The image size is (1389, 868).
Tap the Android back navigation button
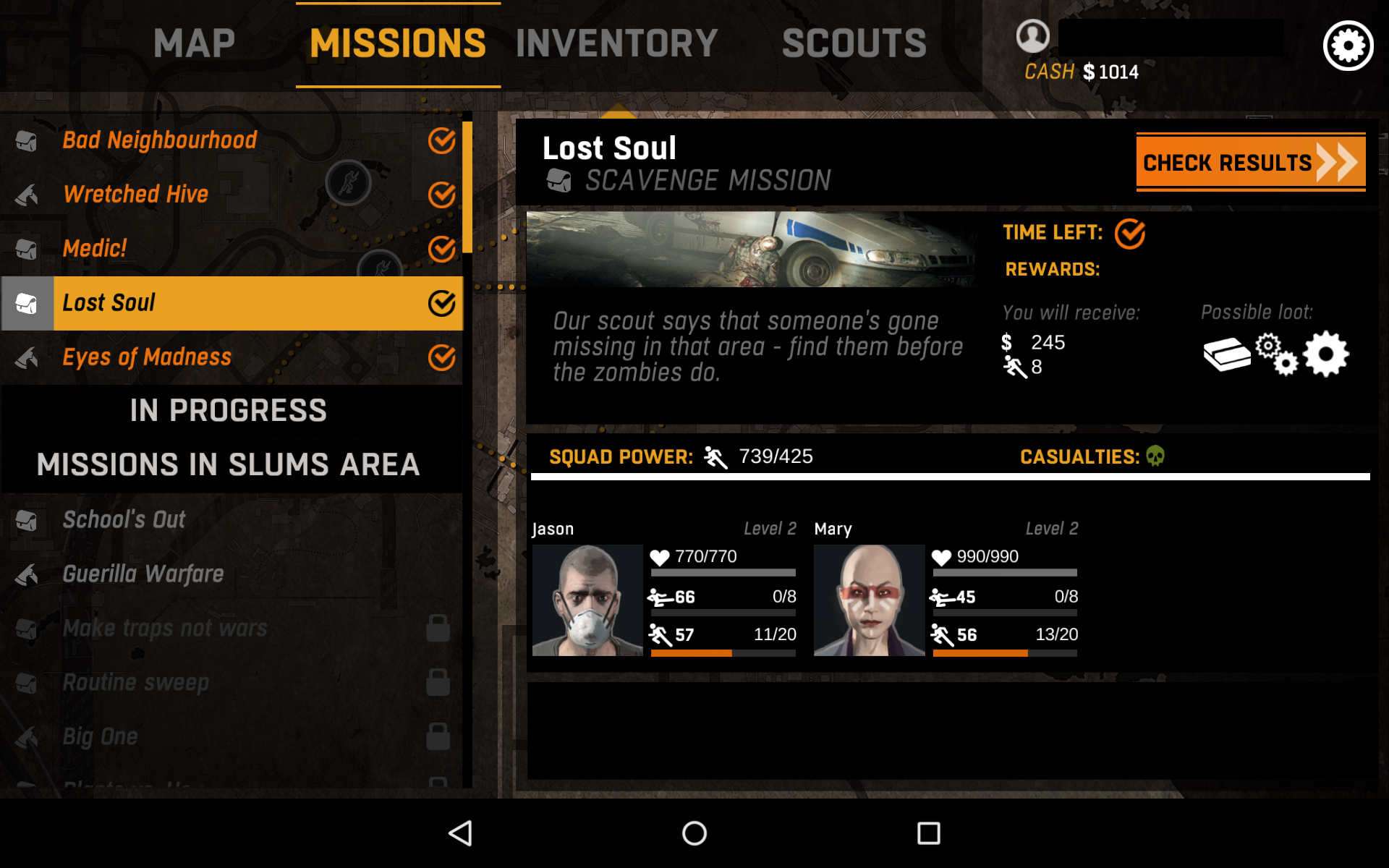[461, 833]
